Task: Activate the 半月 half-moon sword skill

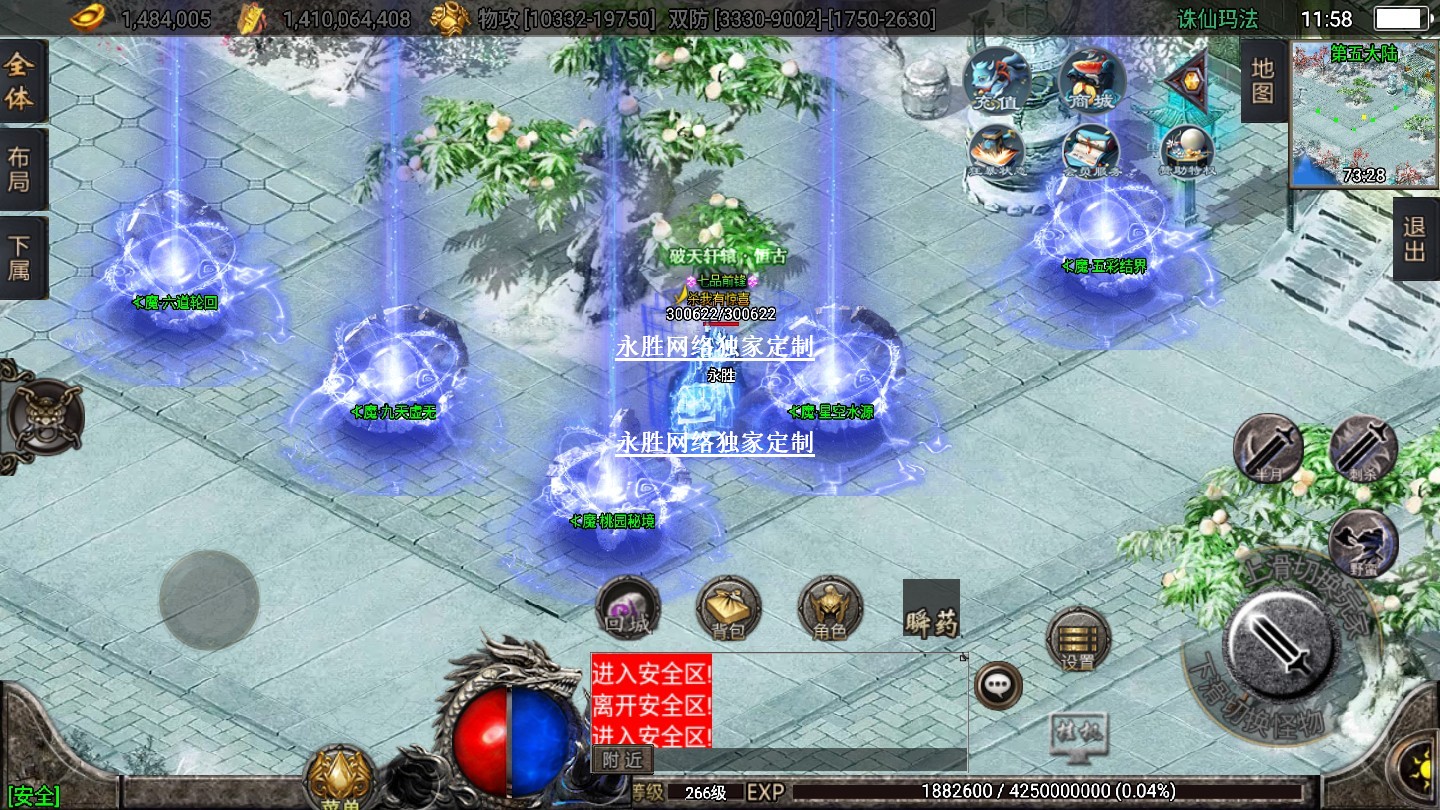Action: [x=1268, y=448]
